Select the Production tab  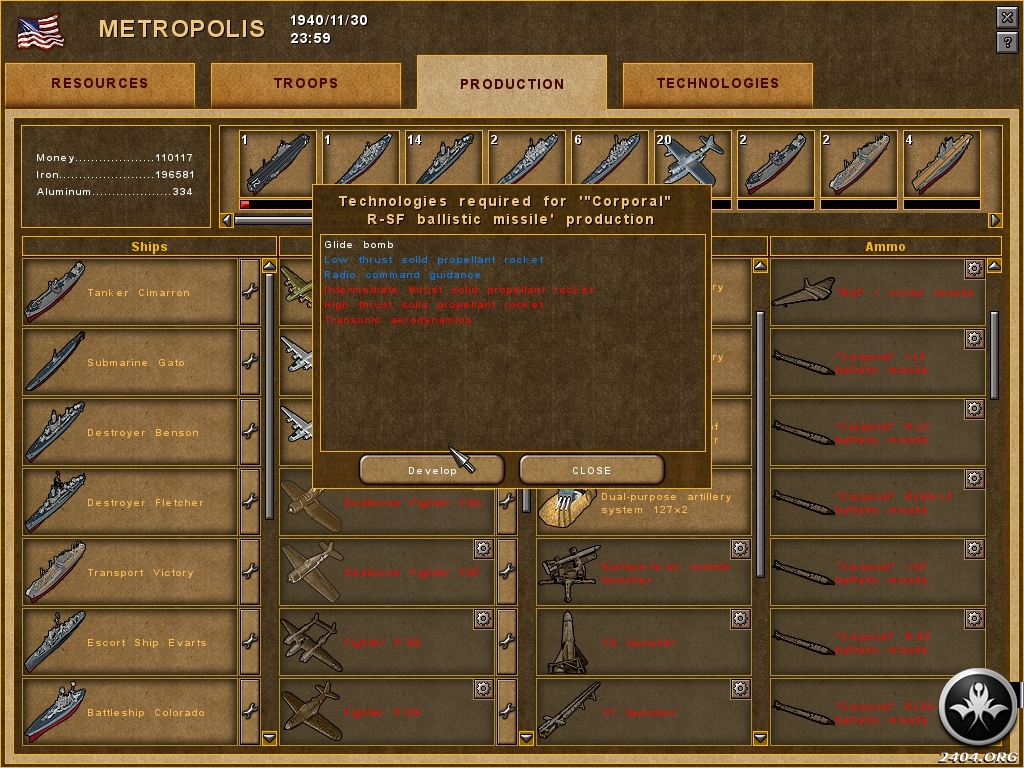click(511, 84)
